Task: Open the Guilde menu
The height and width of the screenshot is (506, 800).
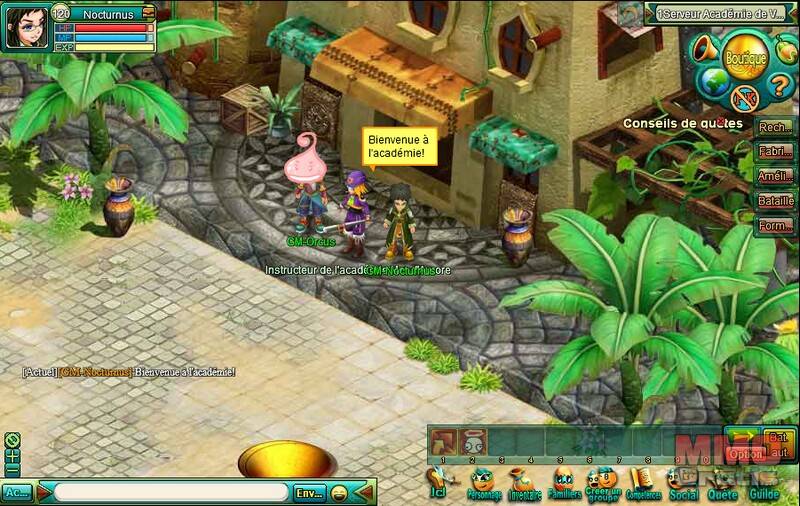Action: (x=762, y=483)
